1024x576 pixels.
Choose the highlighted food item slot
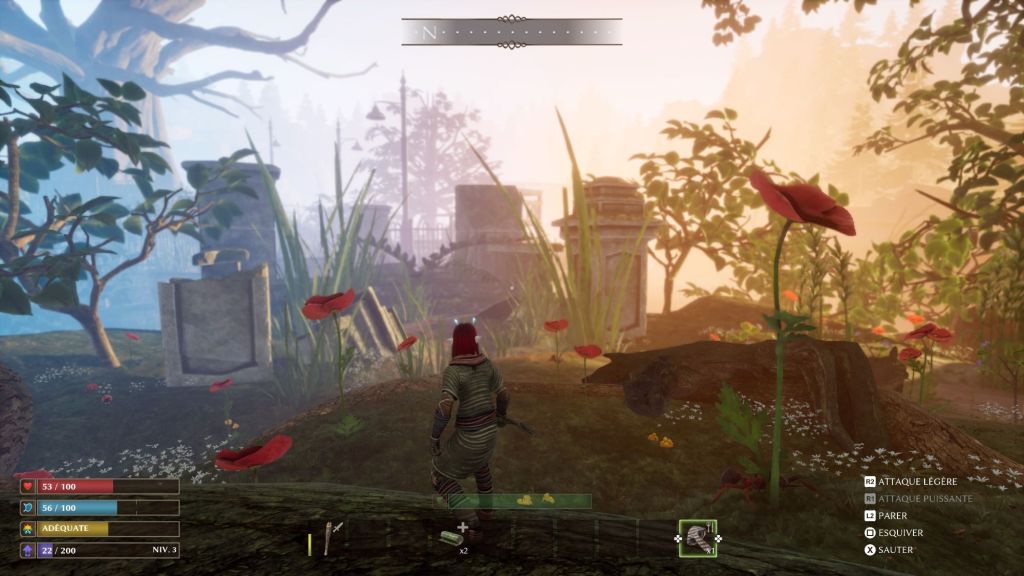(x=697, y=538)
